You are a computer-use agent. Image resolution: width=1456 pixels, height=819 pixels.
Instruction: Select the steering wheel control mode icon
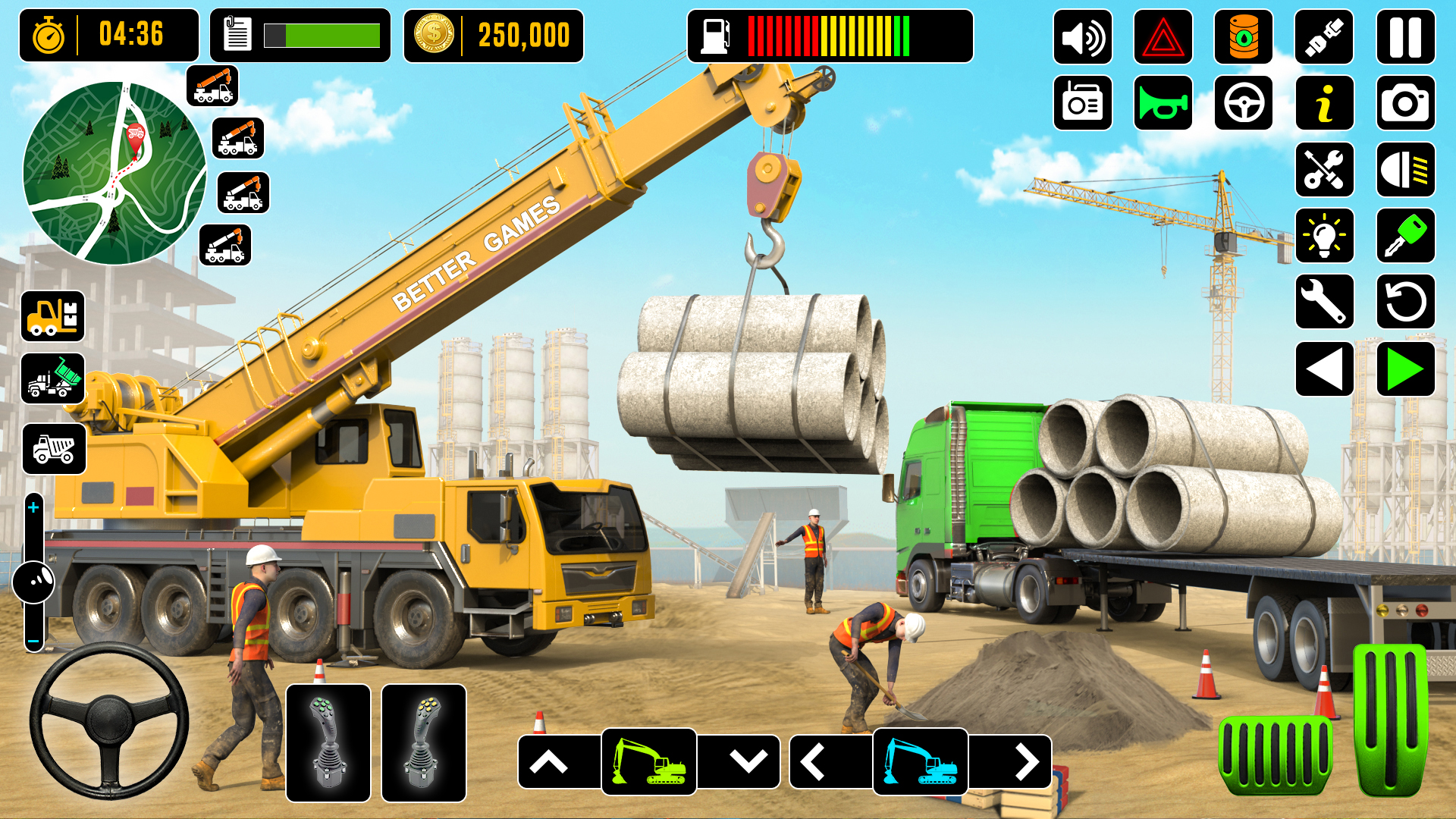point(1243,103)
